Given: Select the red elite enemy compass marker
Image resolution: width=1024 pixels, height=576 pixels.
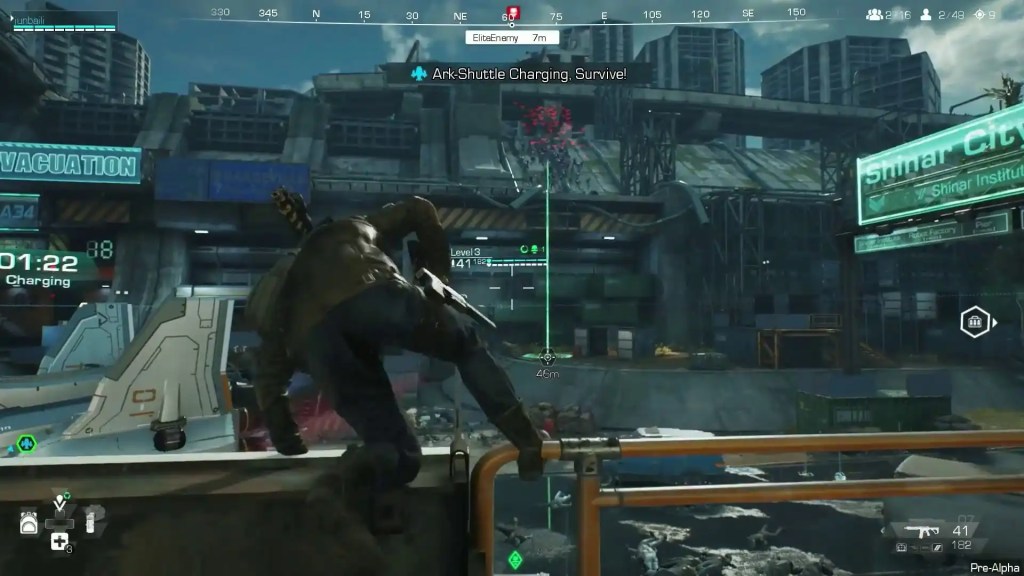Looking at the screenshot, I should 513,14.
